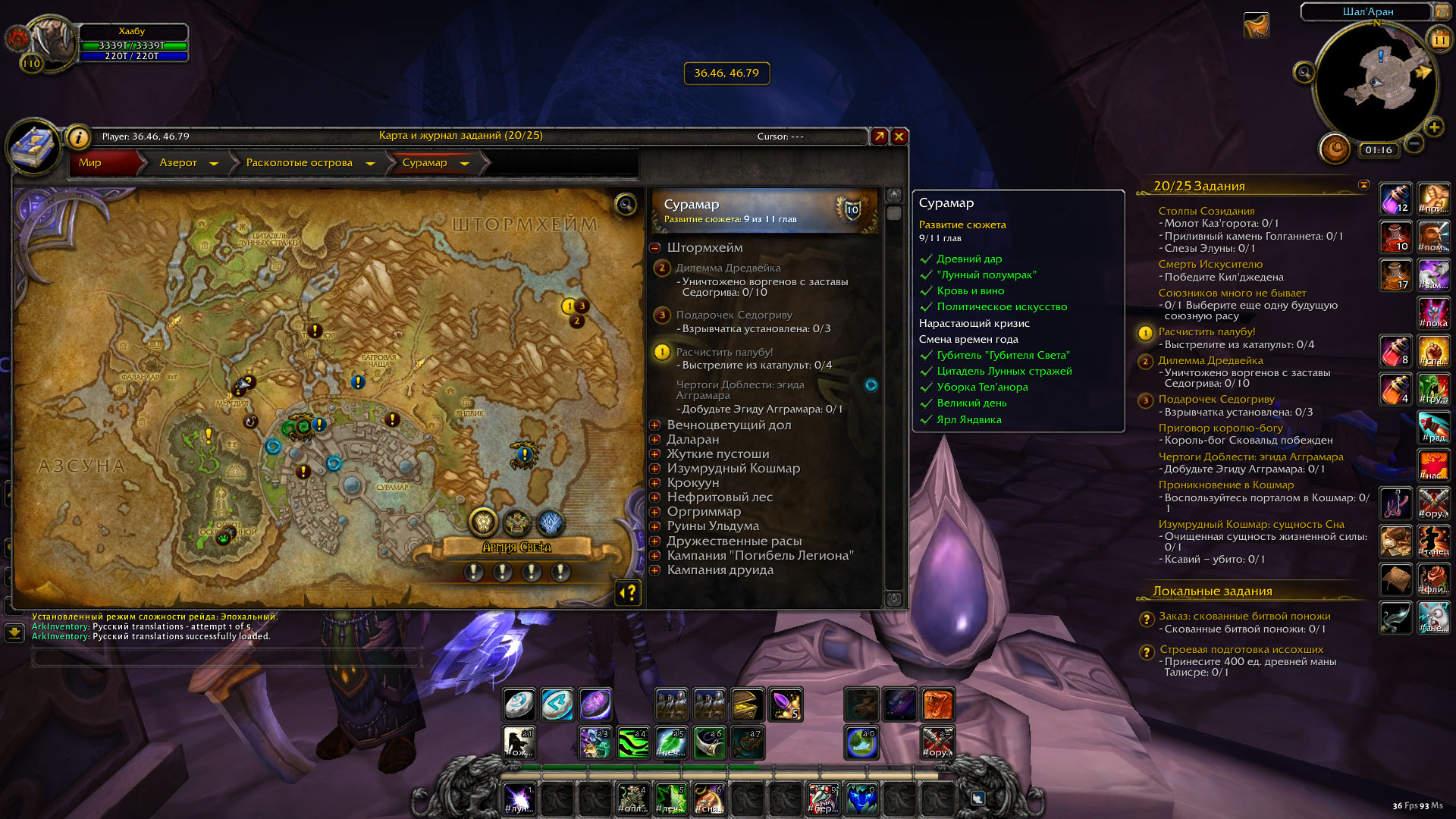Open the calendar button by the minimap
The height and width of the screenshot is (819, 1456).
(1439, 39)
